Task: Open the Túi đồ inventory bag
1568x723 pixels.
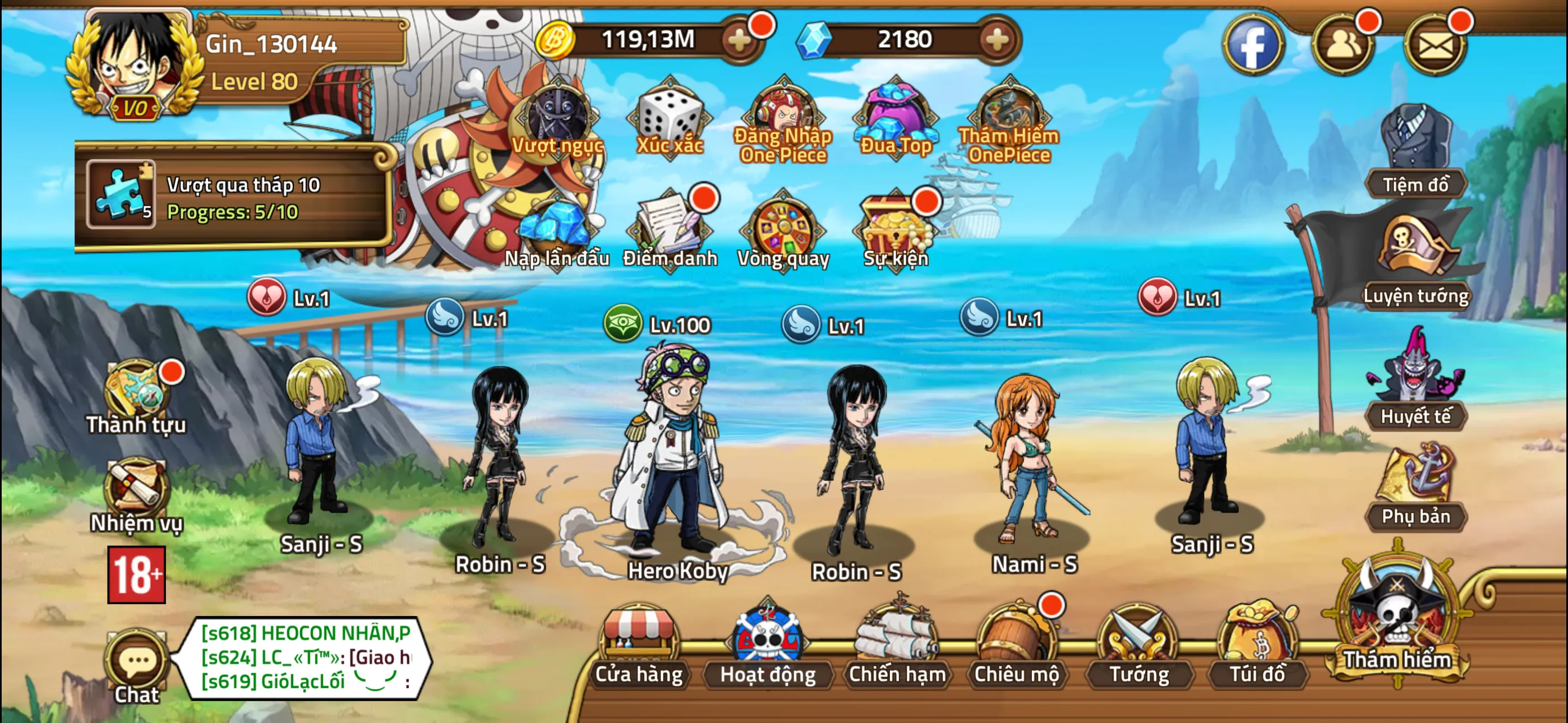Action: click(x=1257, y=645)
